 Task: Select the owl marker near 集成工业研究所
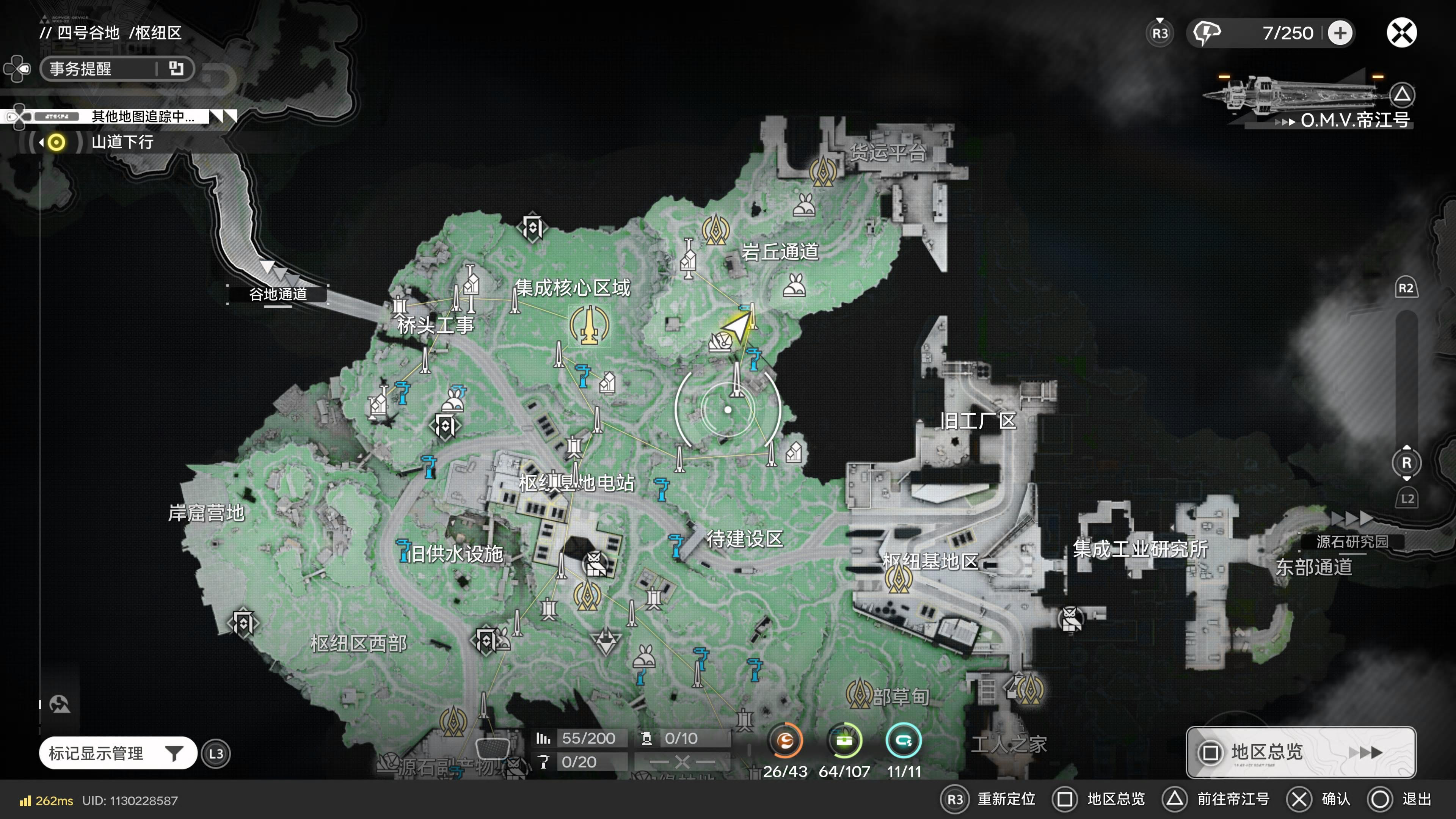click(1070, 619)
